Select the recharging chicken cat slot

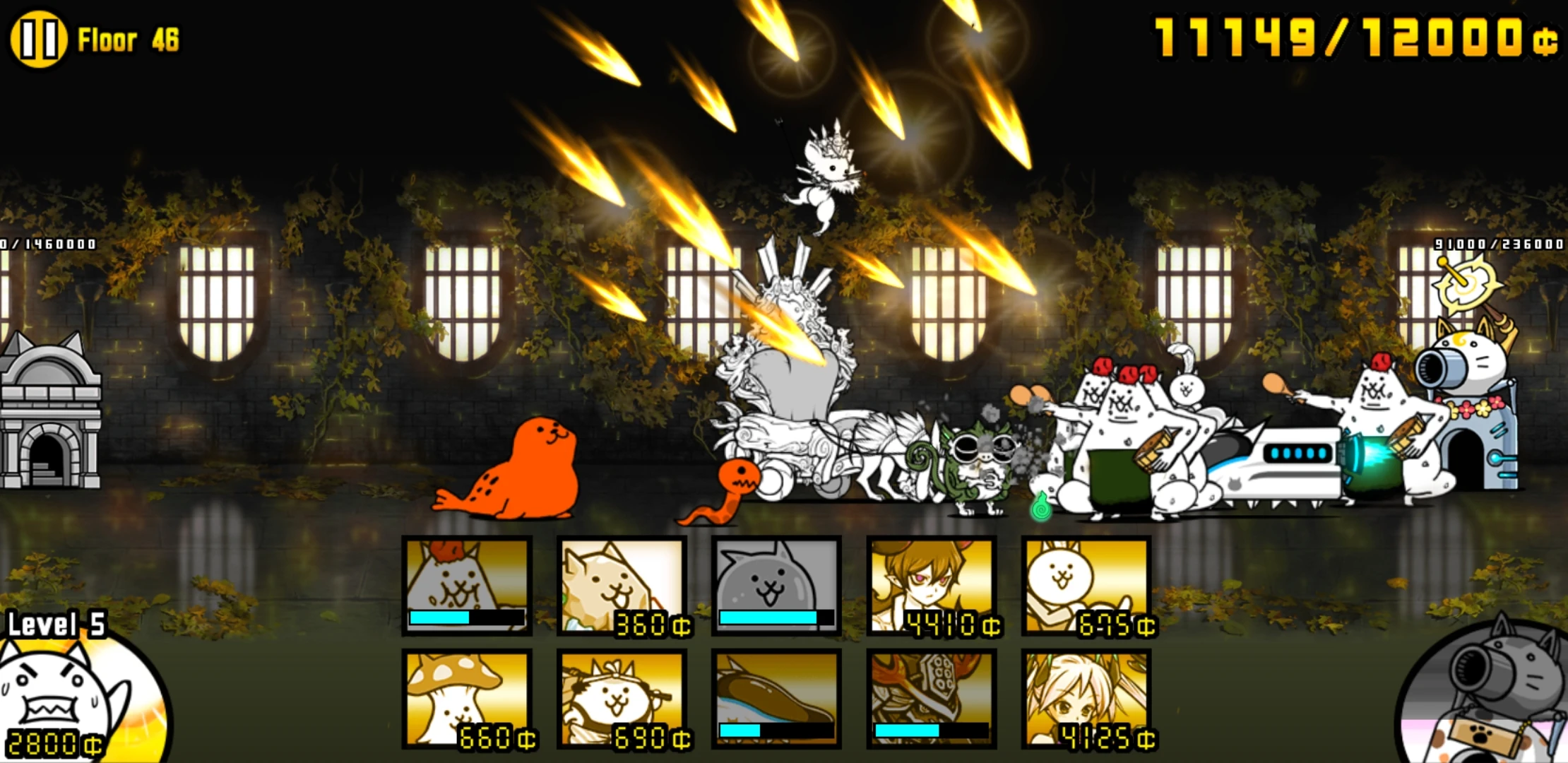[466, 586]
